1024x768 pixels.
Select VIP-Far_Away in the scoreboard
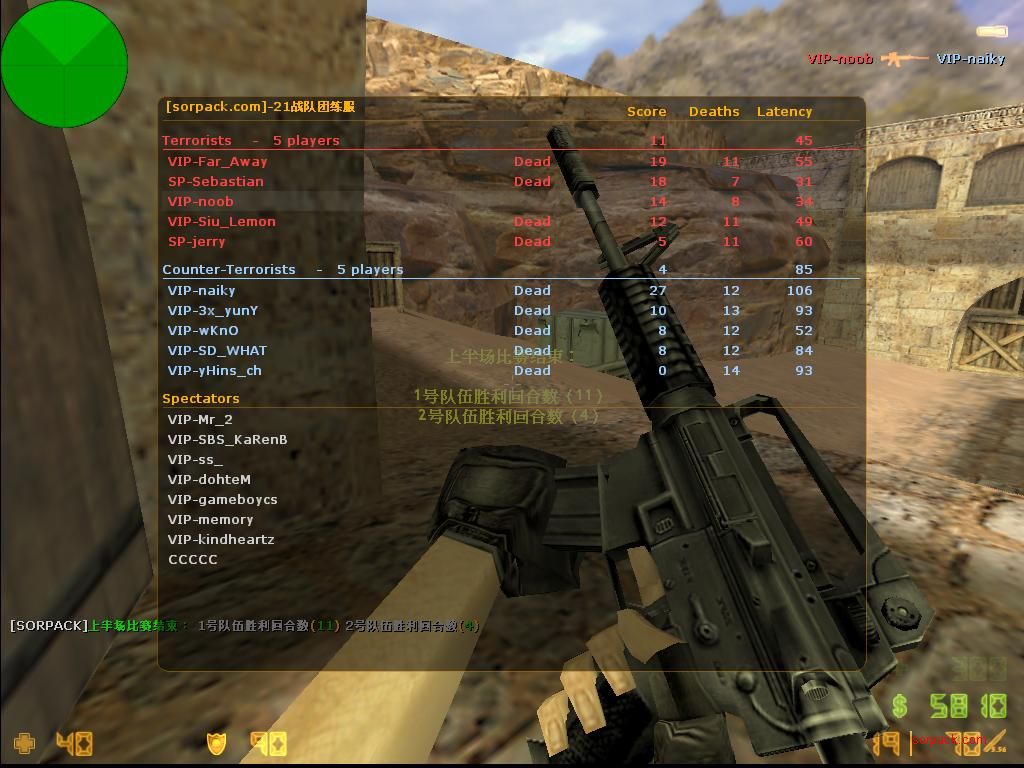(217, 161)
